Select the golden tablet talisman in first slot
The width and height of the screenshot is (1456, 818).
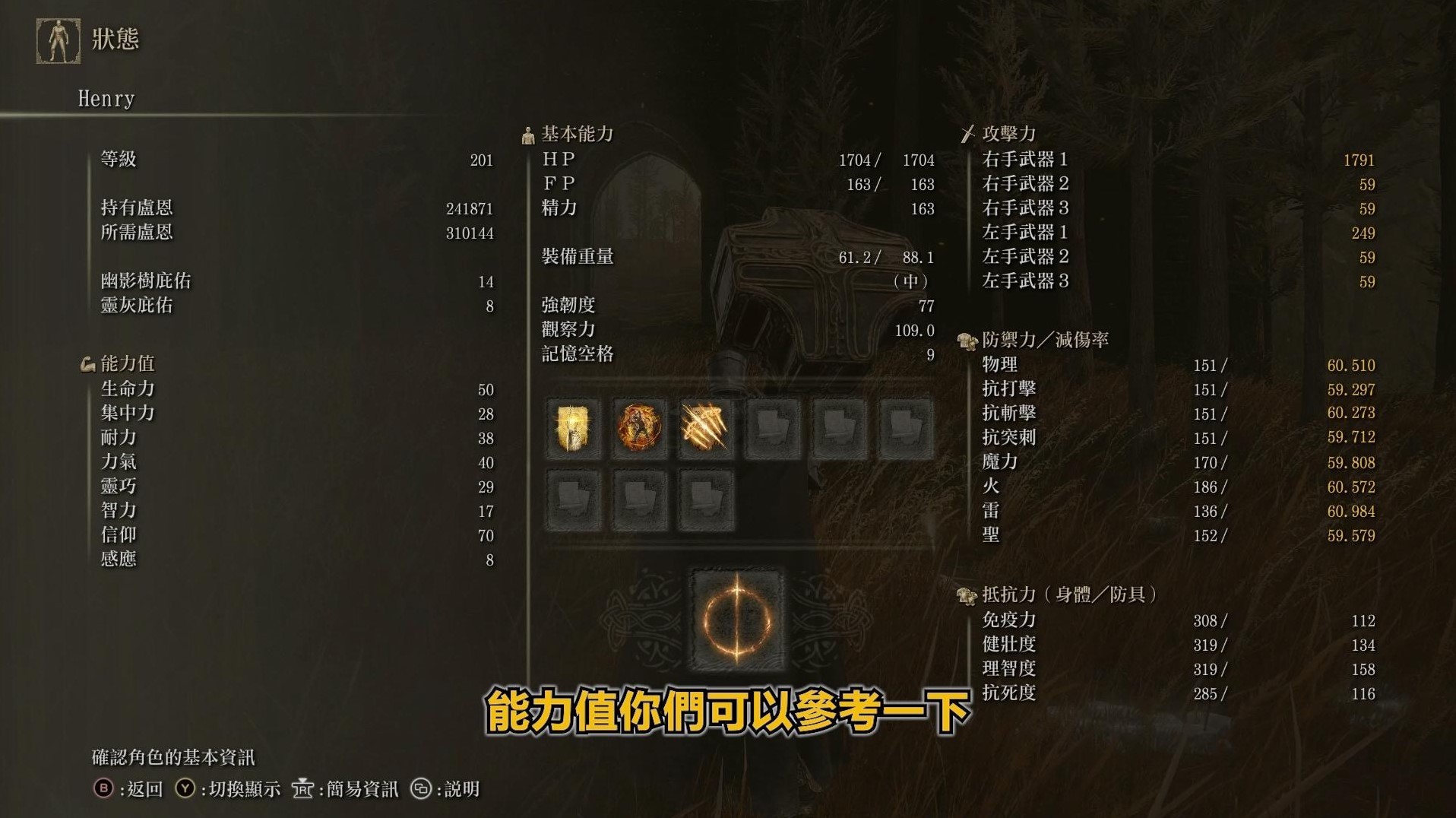point(571,428)
